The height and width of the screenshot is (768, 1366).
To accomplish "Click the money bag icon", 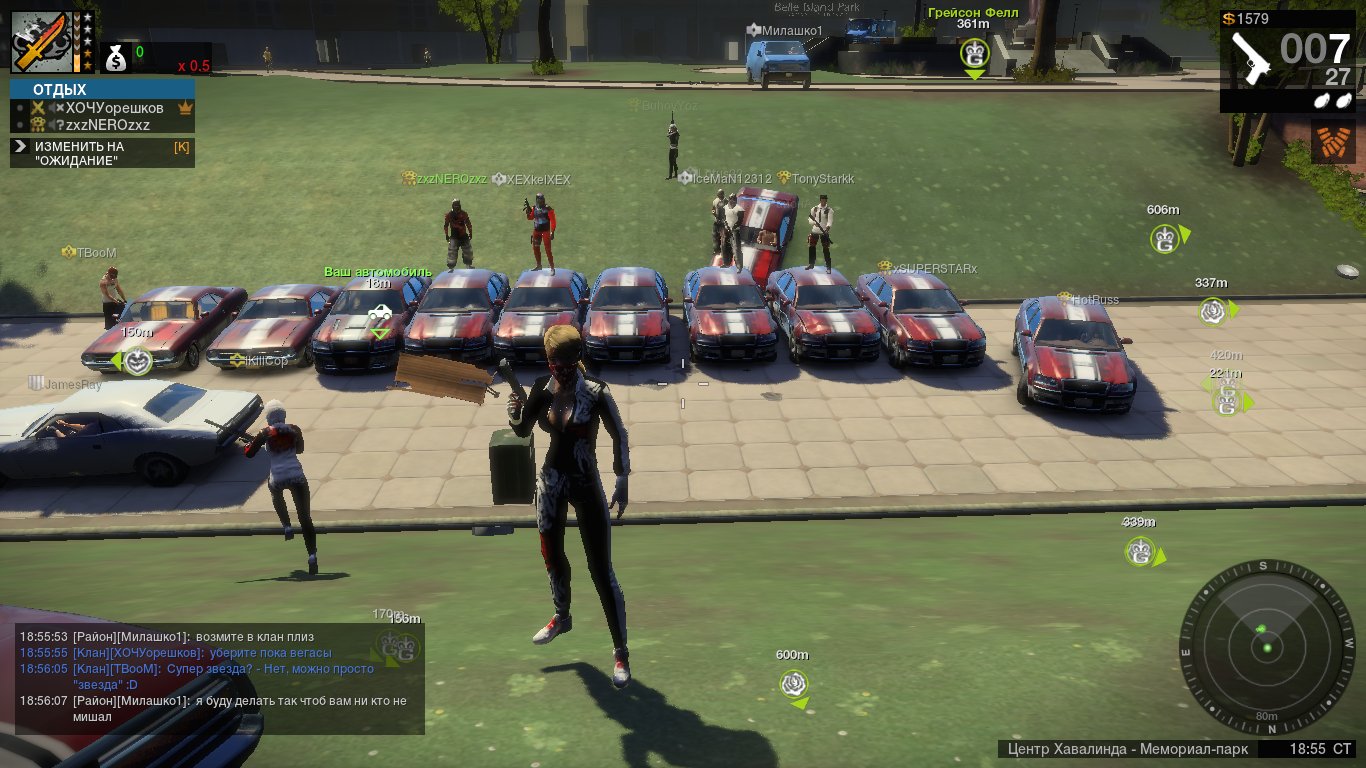I will point(117,59).
